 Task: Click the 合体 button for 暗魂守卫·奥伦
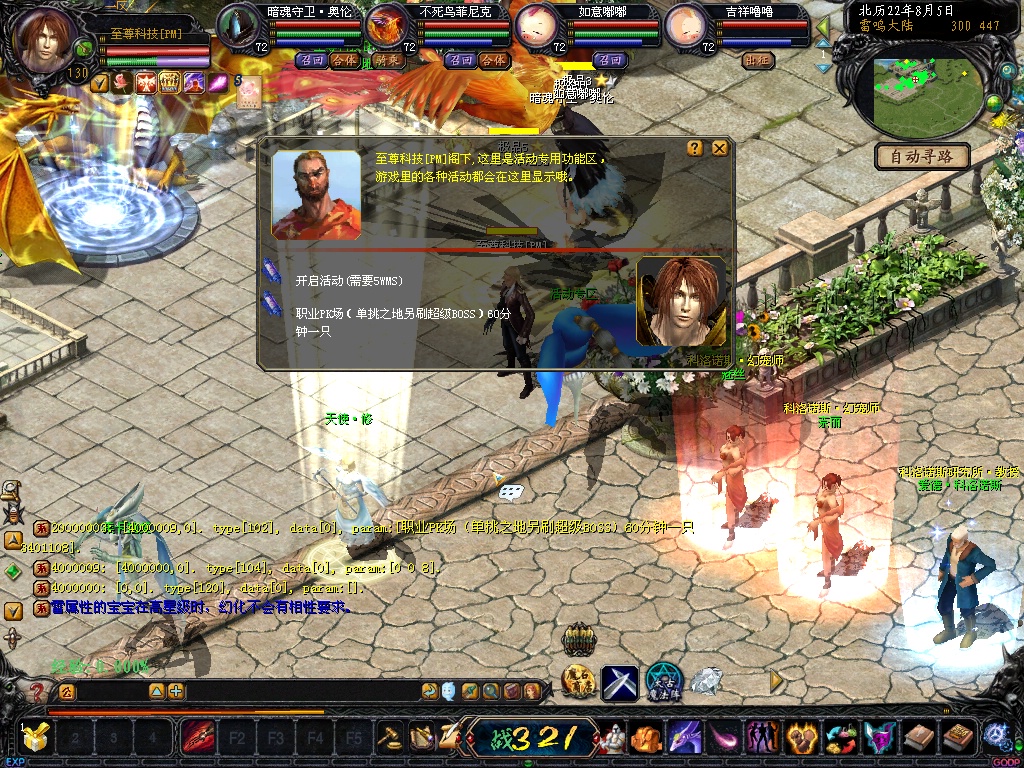[x=343, y=60]
